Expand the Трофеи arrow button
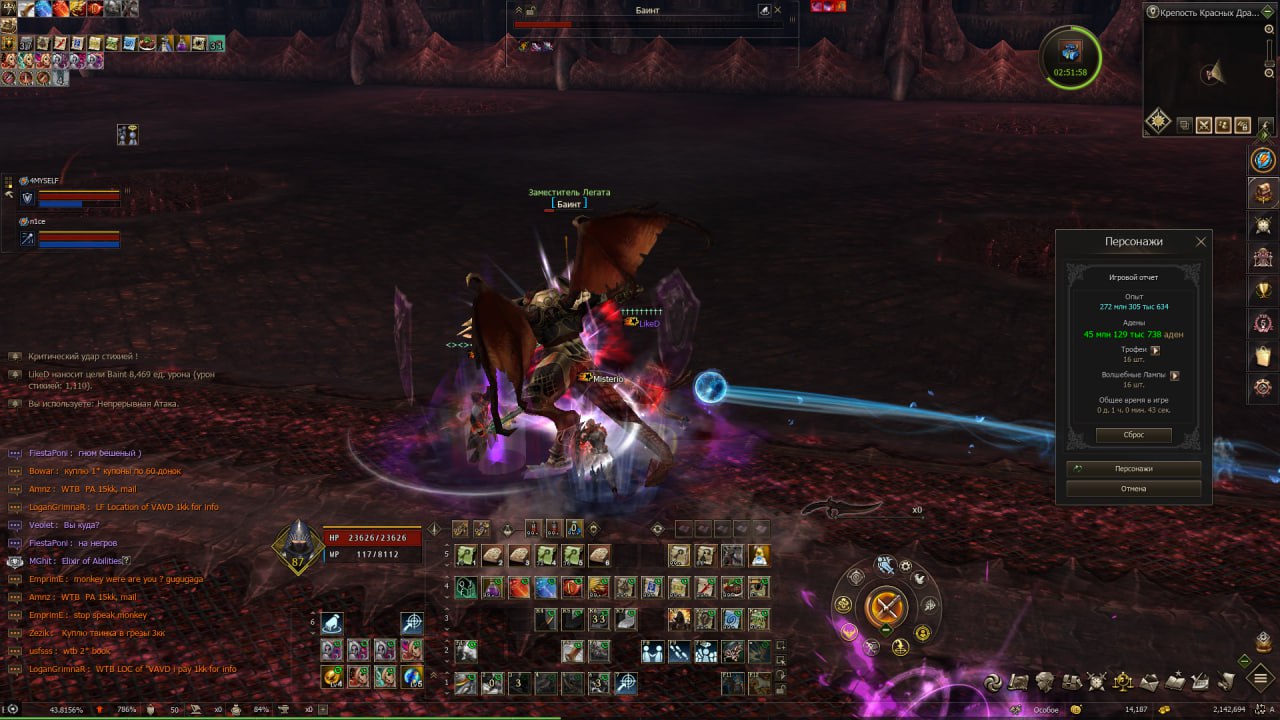1280x720 pixels. click(x=1155, y=350)
